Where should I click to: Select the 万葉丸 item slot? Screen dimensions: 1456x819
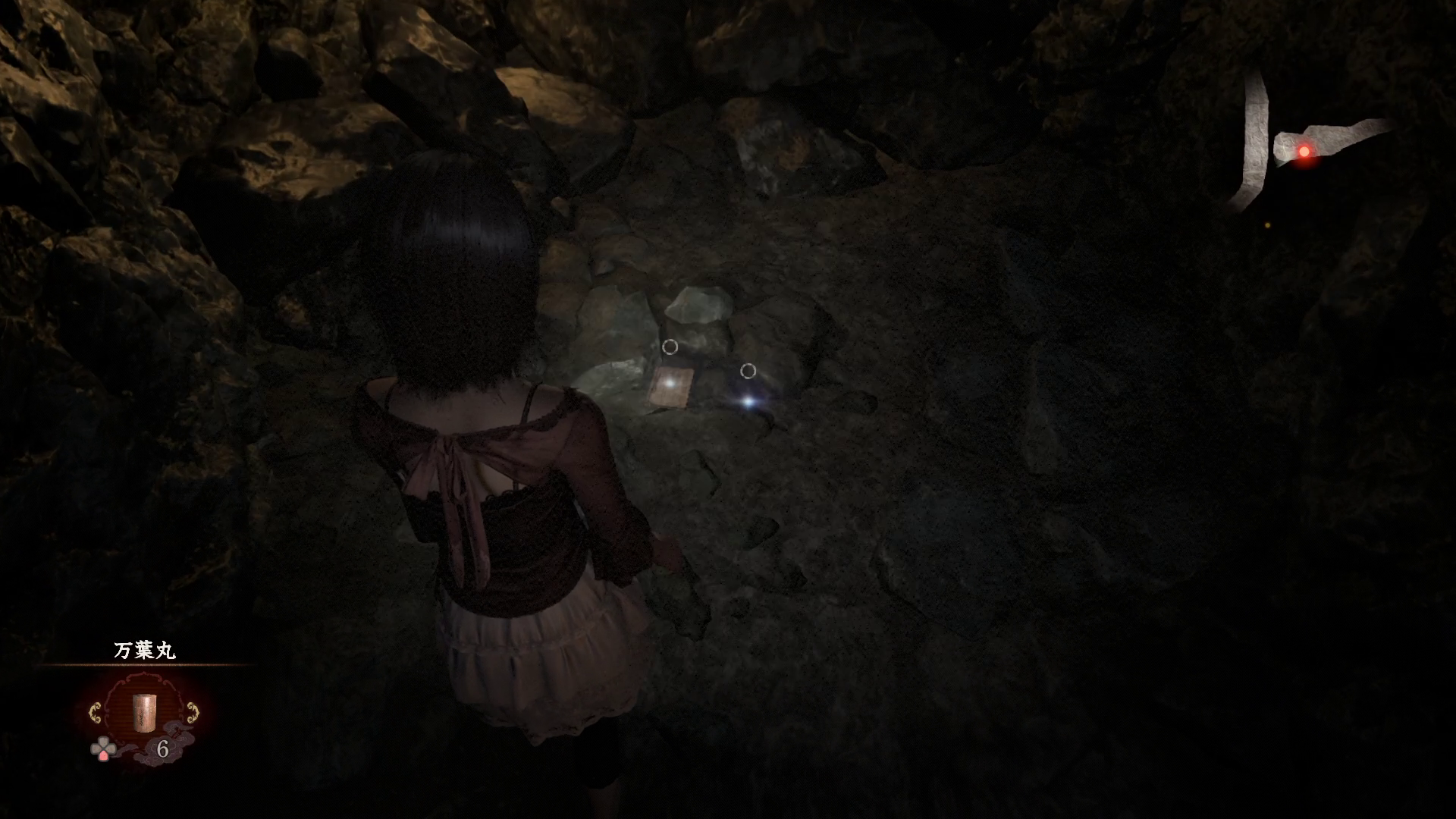[x=143, y=711]
